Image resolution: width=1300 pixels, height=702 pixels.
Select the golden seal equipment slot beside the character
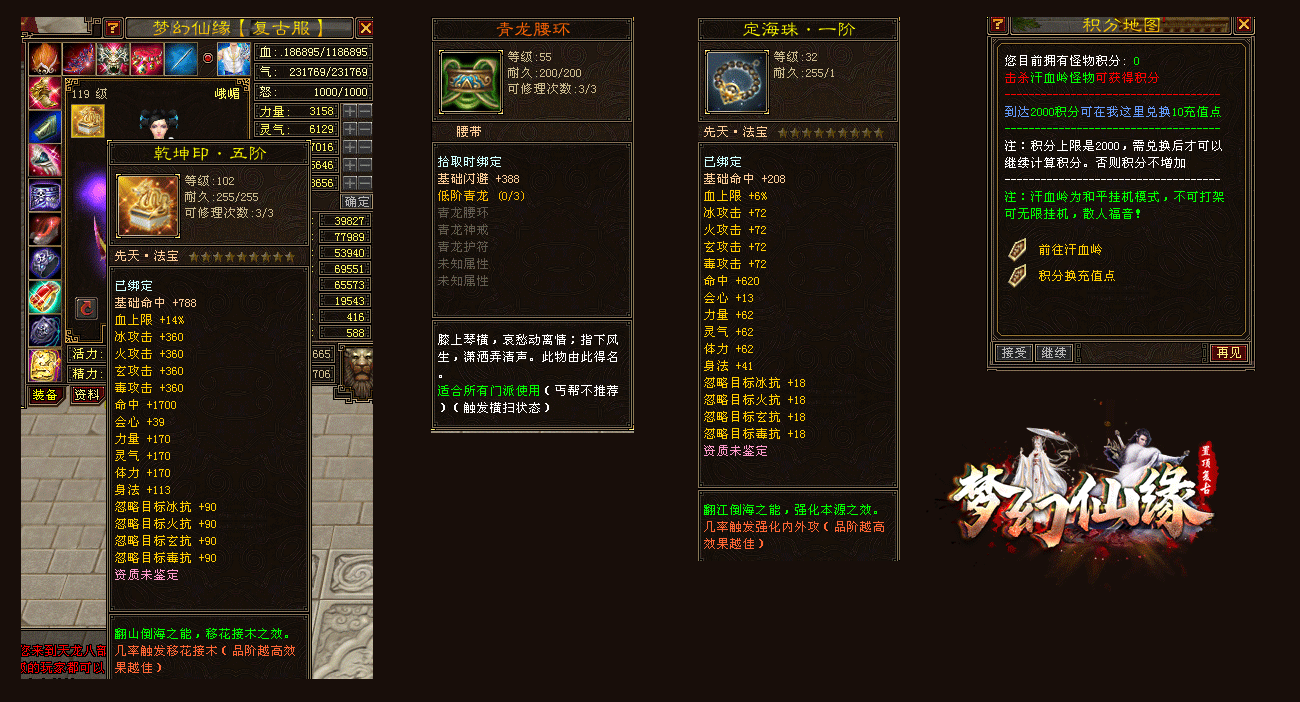[87, 122]
